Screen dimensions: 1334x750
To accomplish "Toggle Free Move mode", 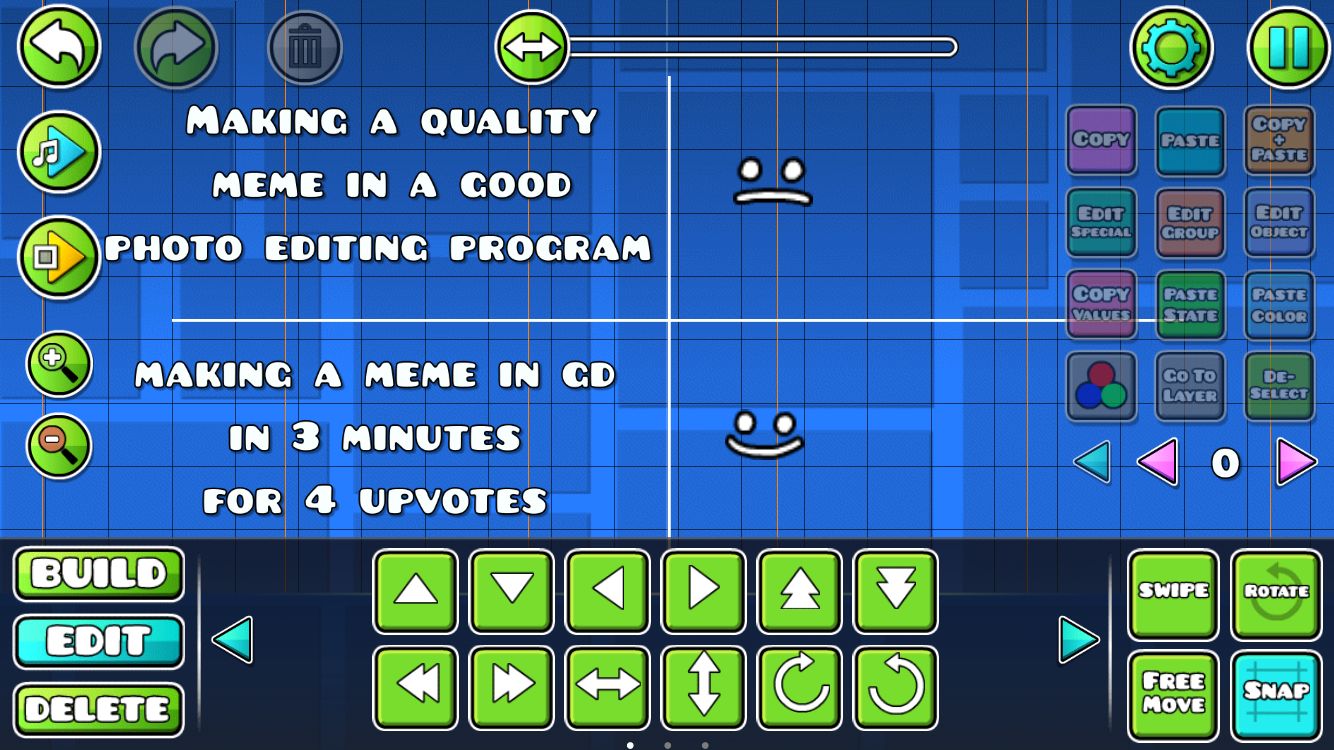I will [1174, 694].
